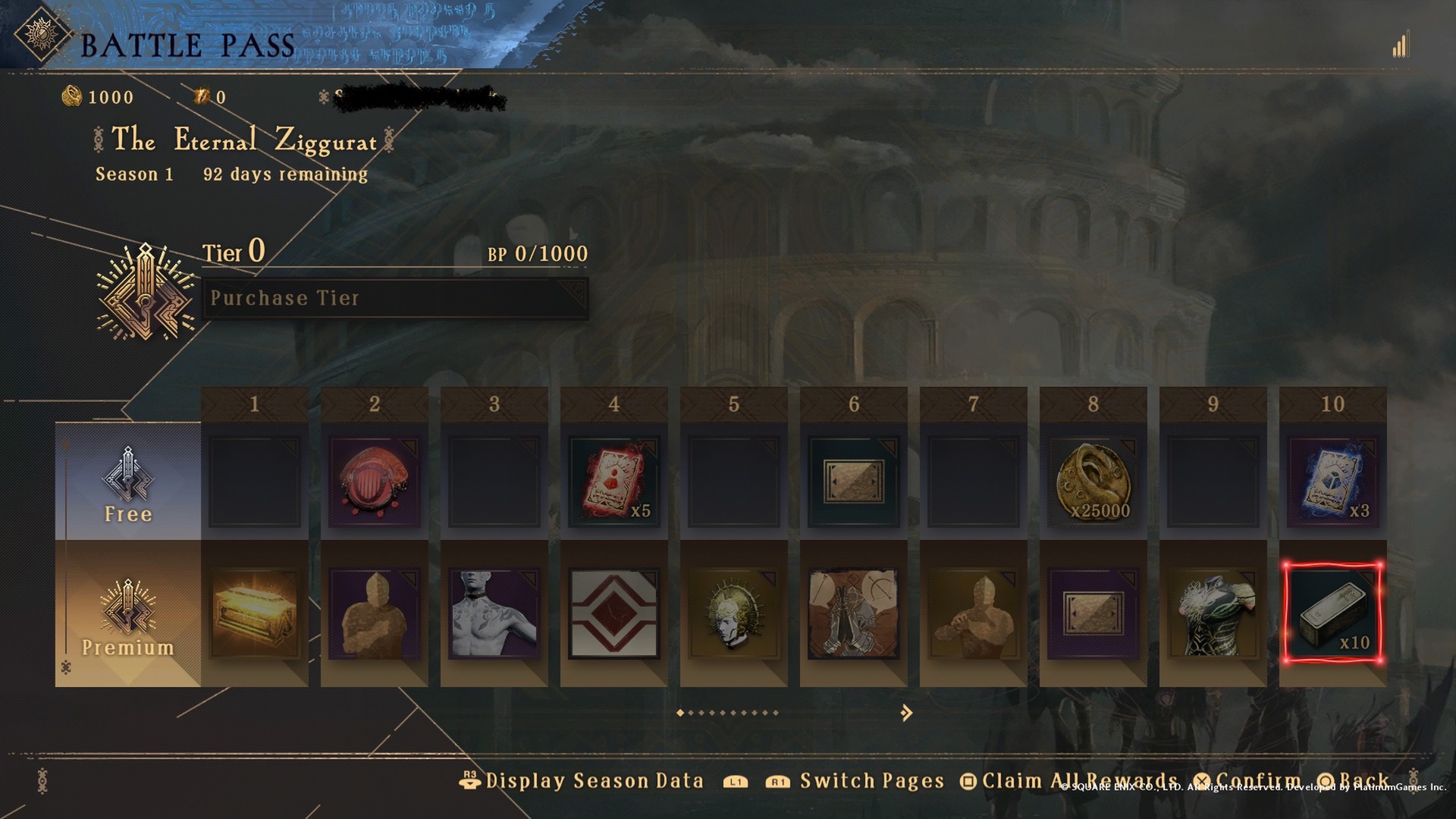
Task: Choose the blue card x3 reward
Action: (x=1333, y=482)
